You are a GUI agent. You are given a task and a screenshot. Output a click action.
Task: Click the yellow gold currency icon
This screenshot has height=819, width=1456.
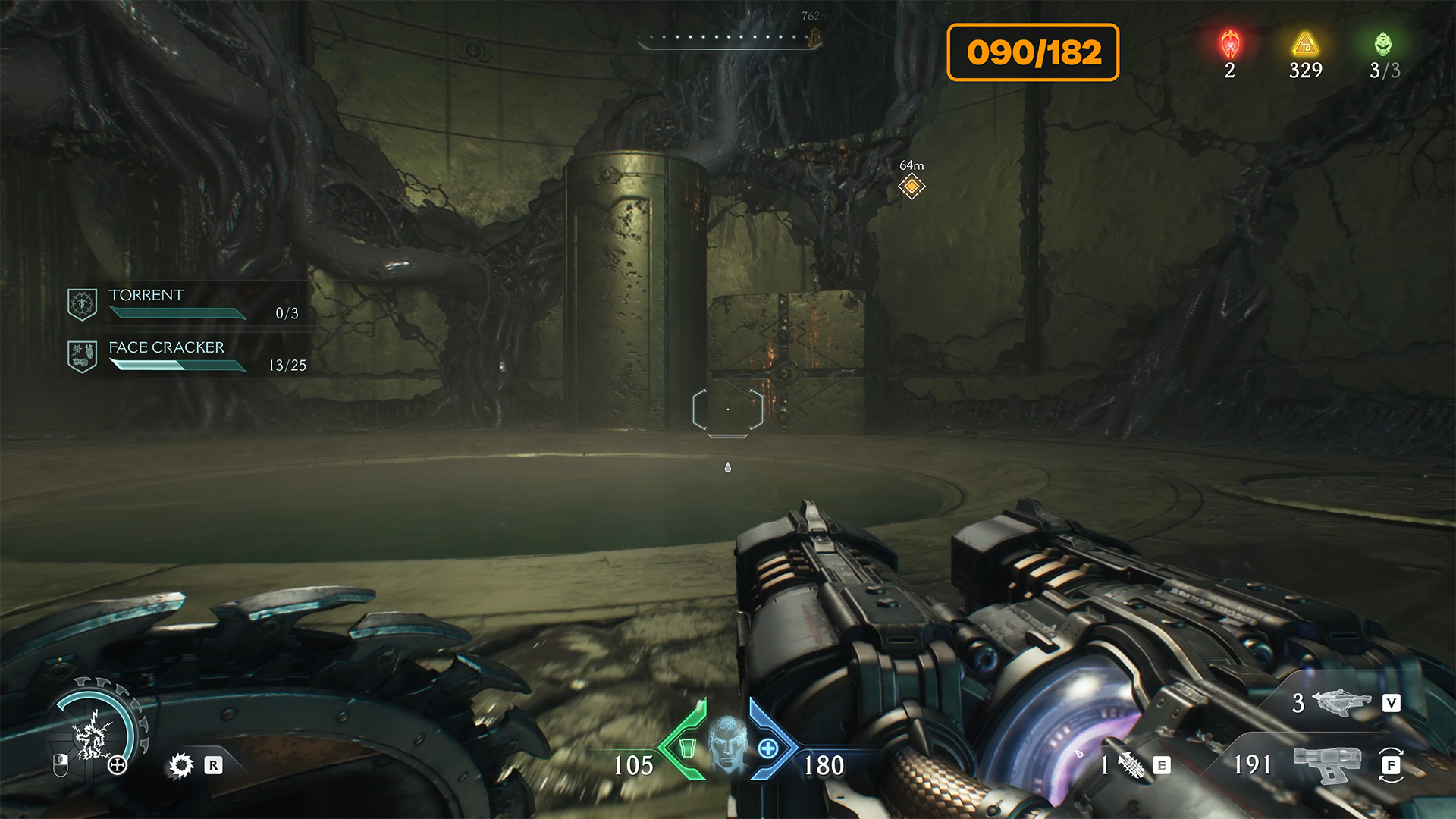(1305, 45)
